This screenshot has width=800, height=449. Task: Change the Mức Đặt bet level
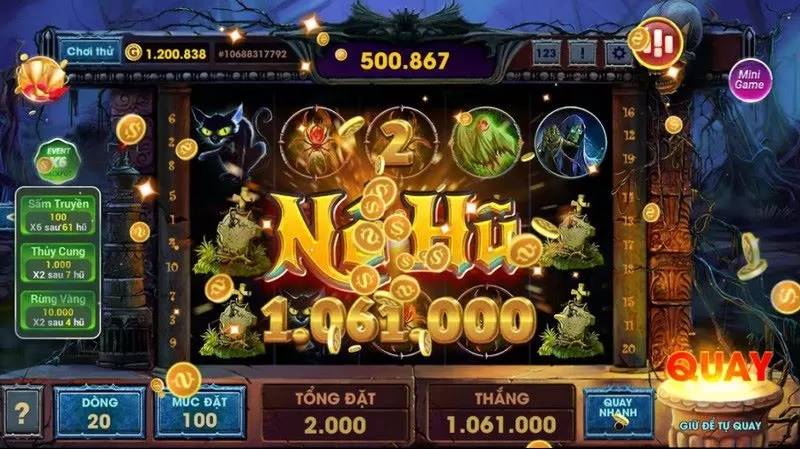[x=200, y=411]
